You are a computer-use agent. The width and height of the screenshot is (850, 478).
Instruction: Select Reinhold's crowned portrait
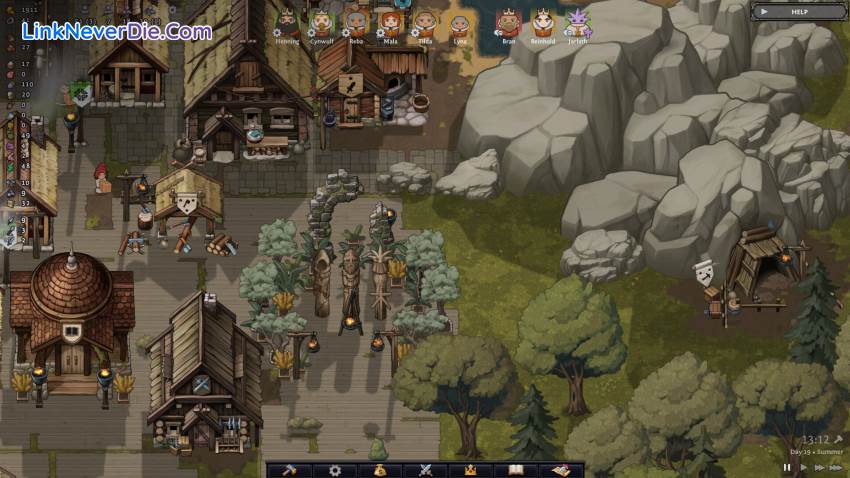pyautogui.click(x=543, y=22)
